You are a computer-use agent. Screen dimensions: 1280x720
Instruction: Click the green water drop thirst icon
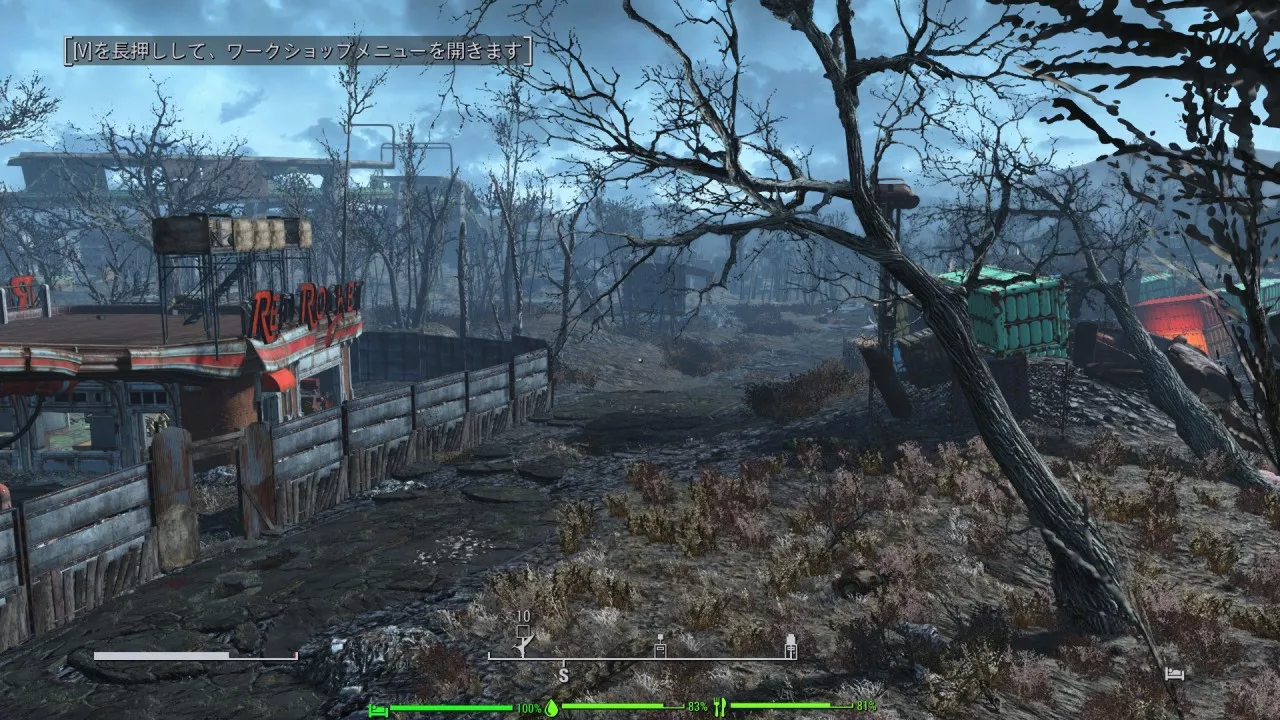[x=551, y=708]
